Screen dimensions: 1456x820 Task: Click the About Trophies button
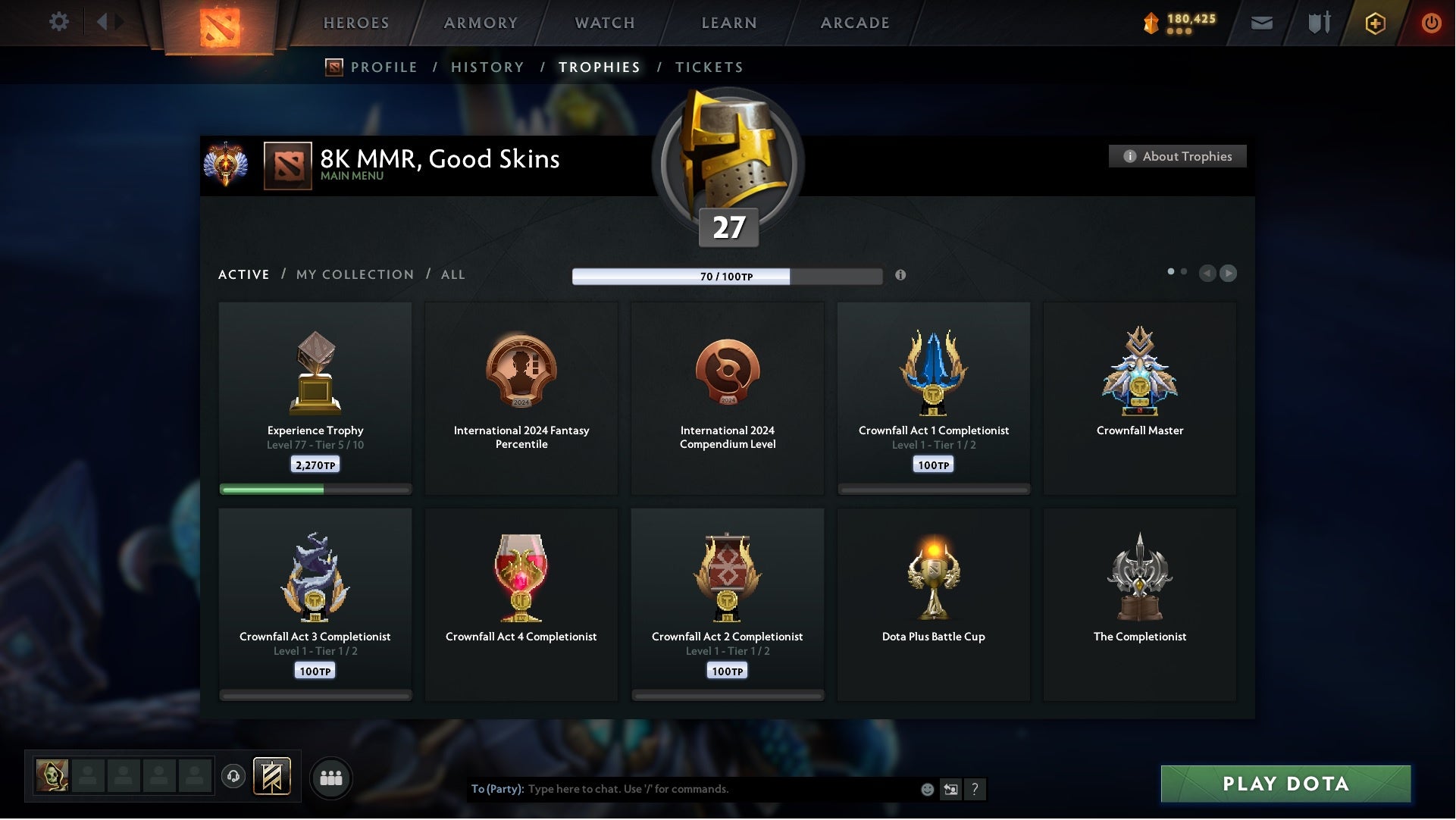point(1177,156)
